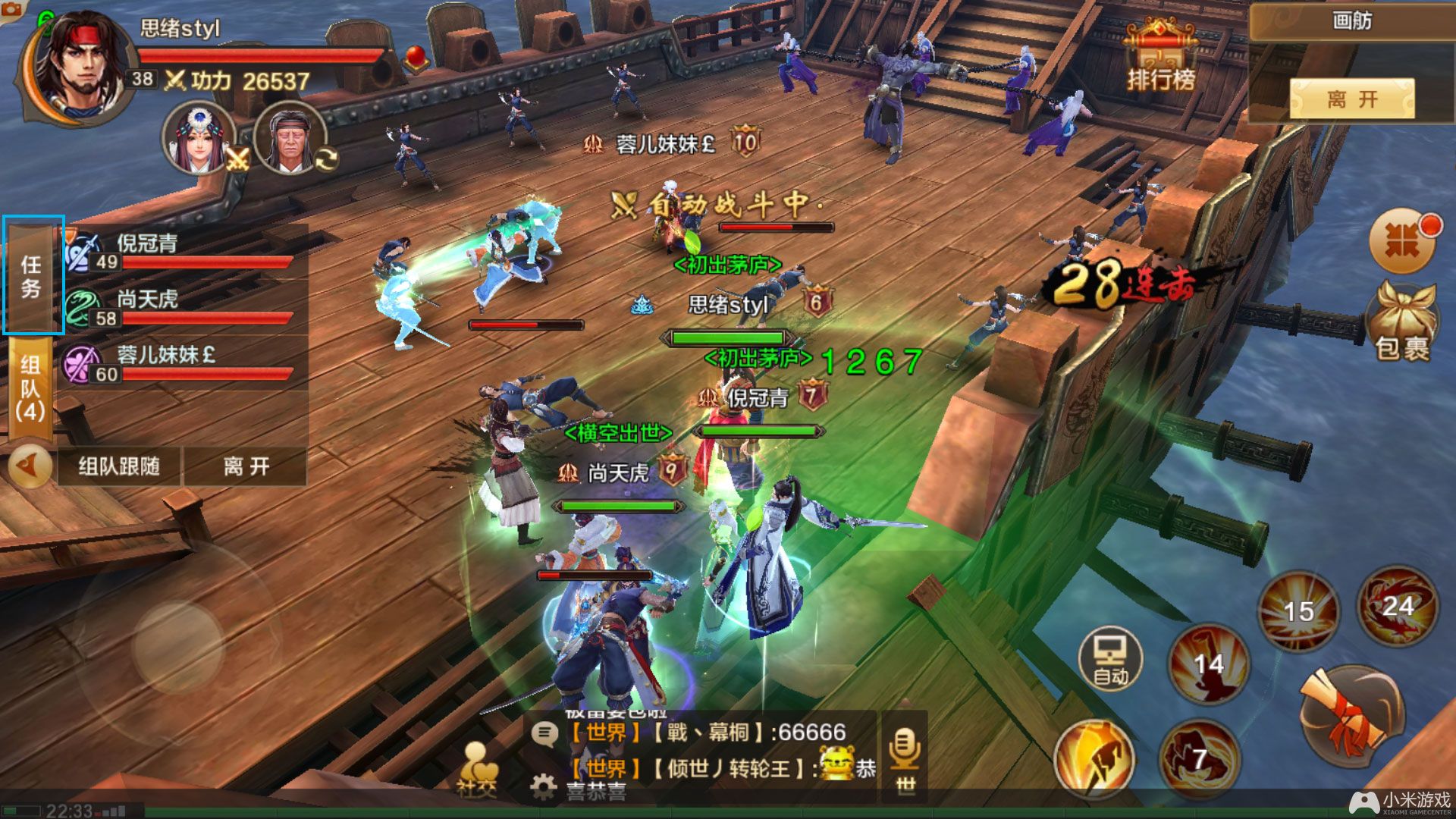Activate the skill on 15-second cooldown

1298,610
